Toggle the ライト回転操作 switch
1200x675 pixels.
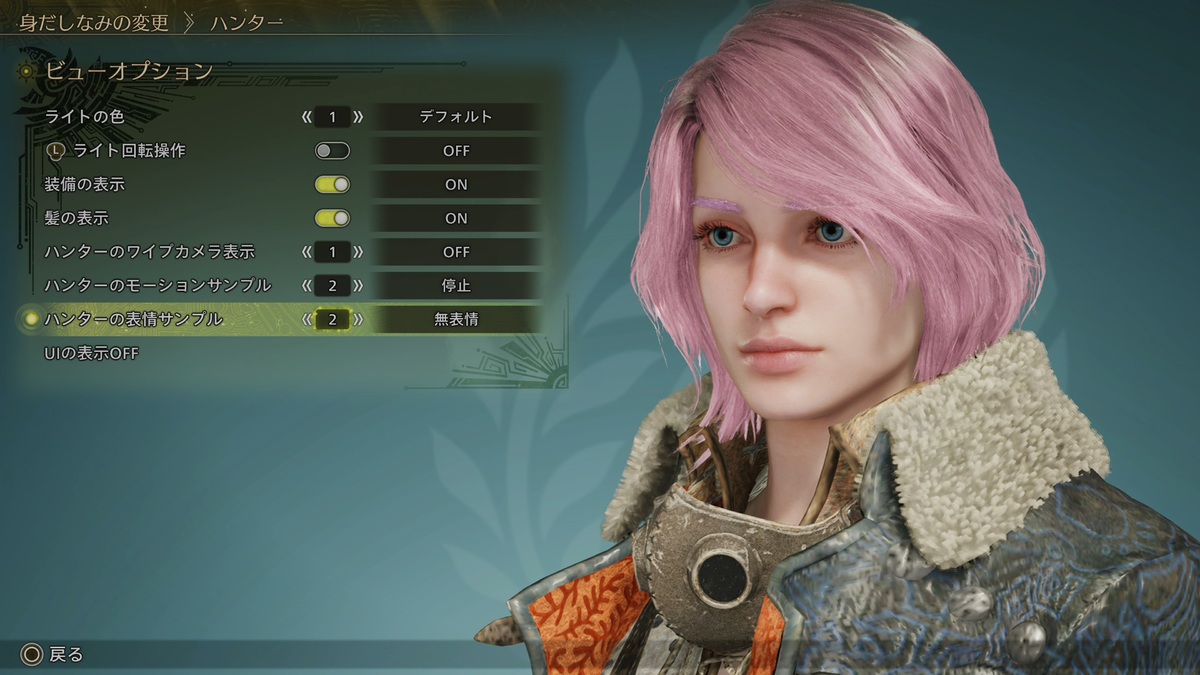332,151
